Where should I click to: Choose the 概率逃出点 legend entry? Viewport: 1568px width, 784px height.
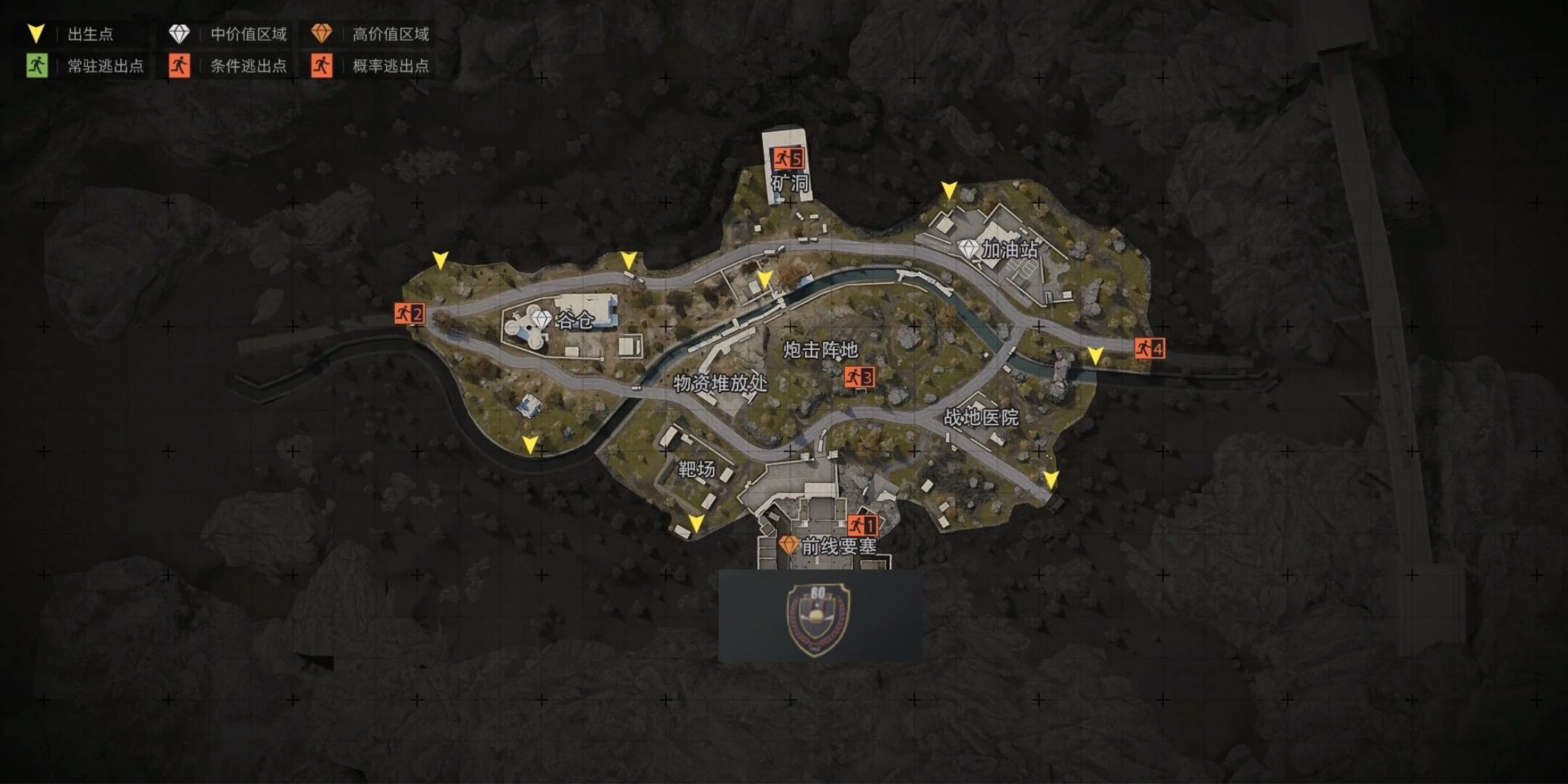pos(370,66)
